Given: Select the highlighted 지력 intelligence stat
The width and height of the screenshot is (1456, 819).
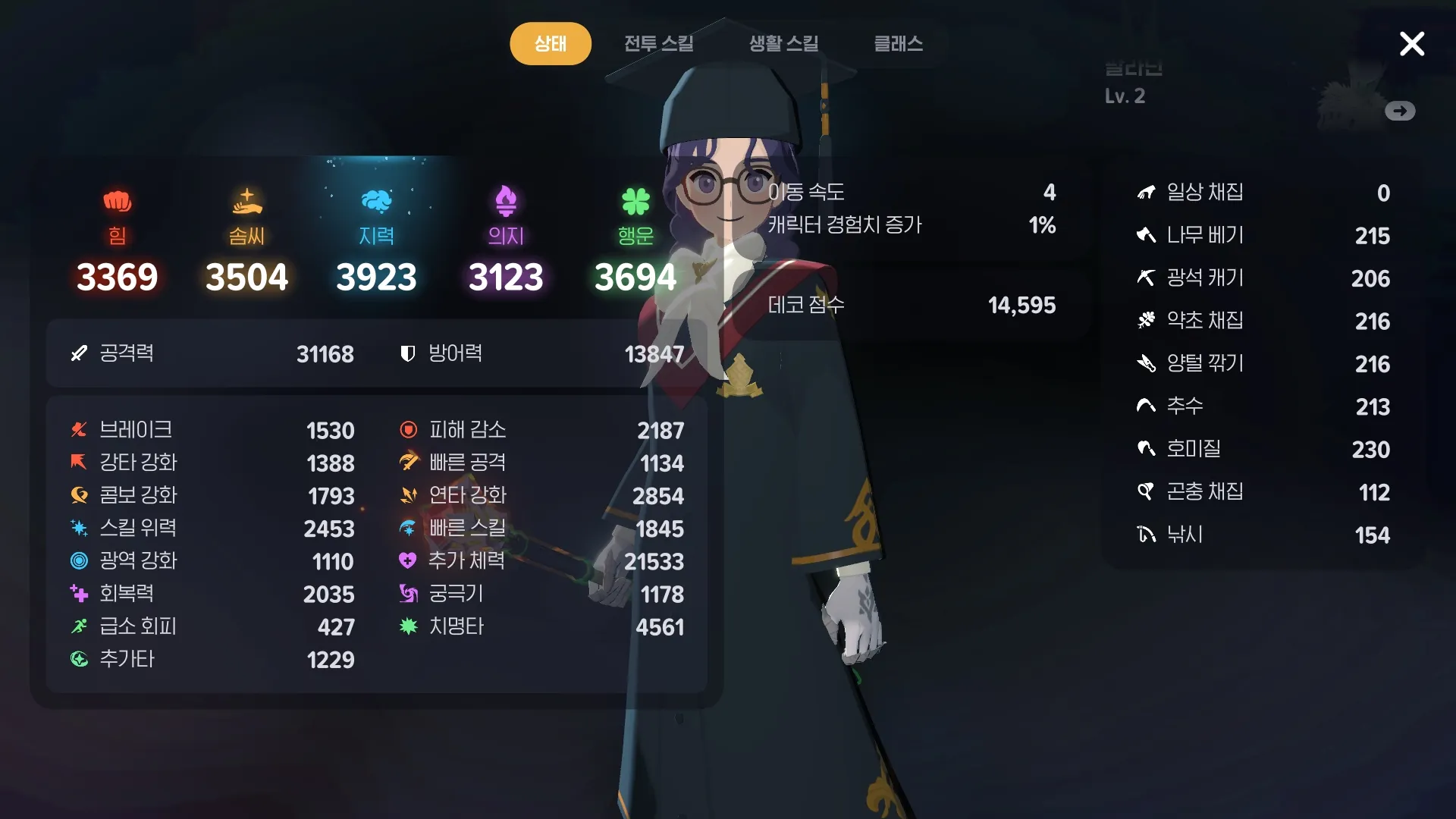Looking at the screenshot, I should 376,241.
